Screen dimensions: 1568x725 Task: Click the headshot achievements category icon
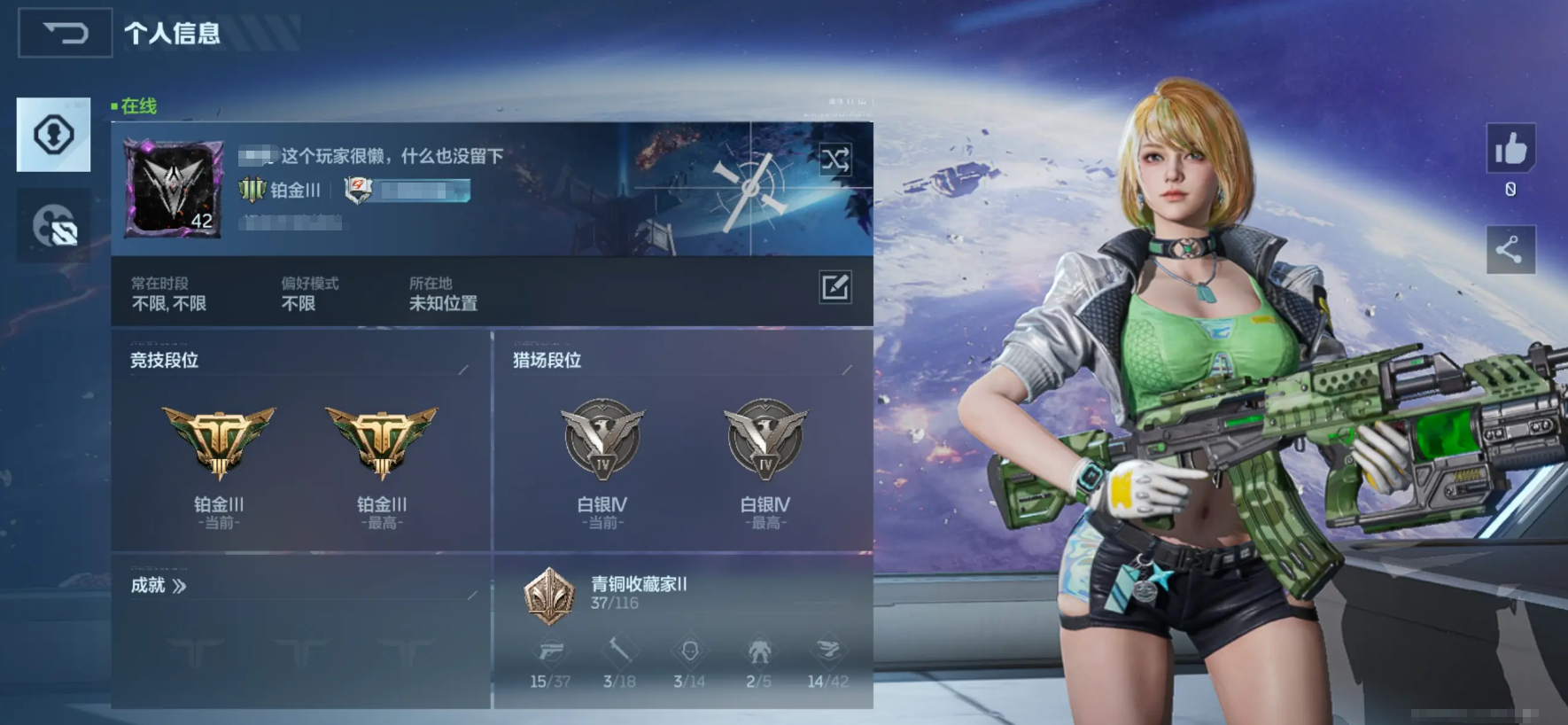click(x=690, y=652)
